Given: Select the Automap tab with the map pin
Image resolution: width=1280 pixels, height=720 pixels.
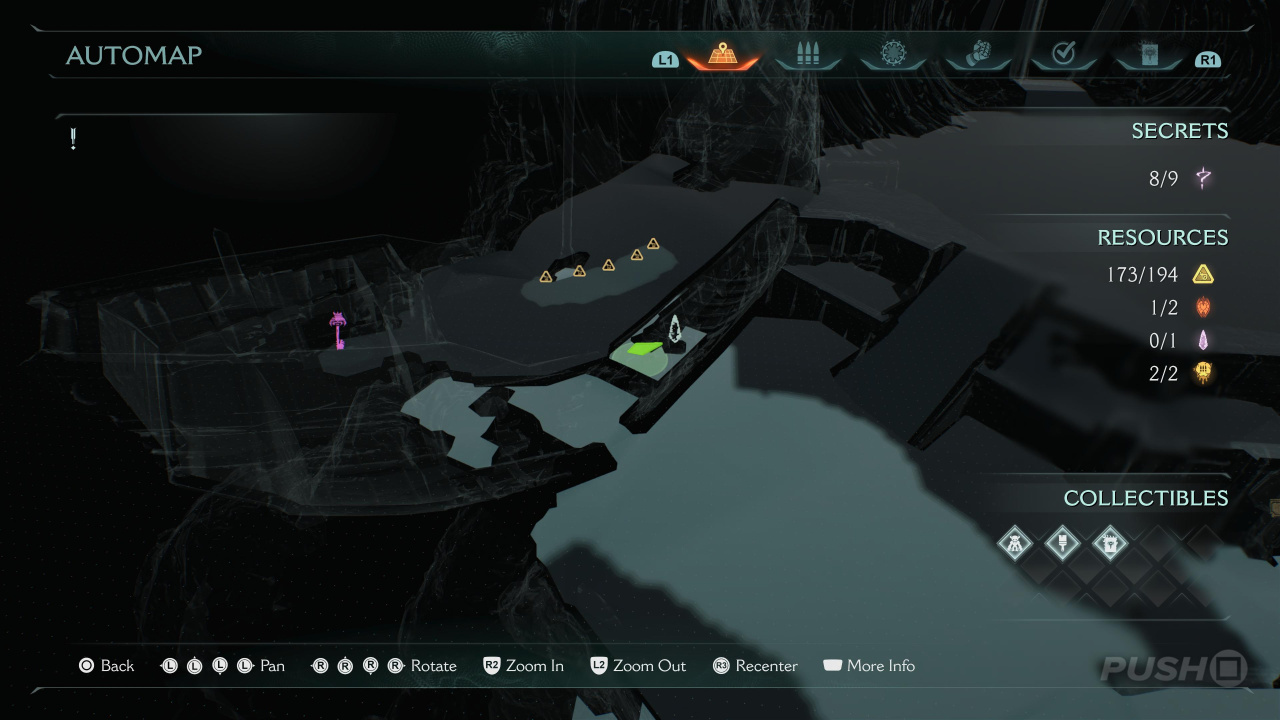Looking at the screenshot, I should tap(722, 55).
